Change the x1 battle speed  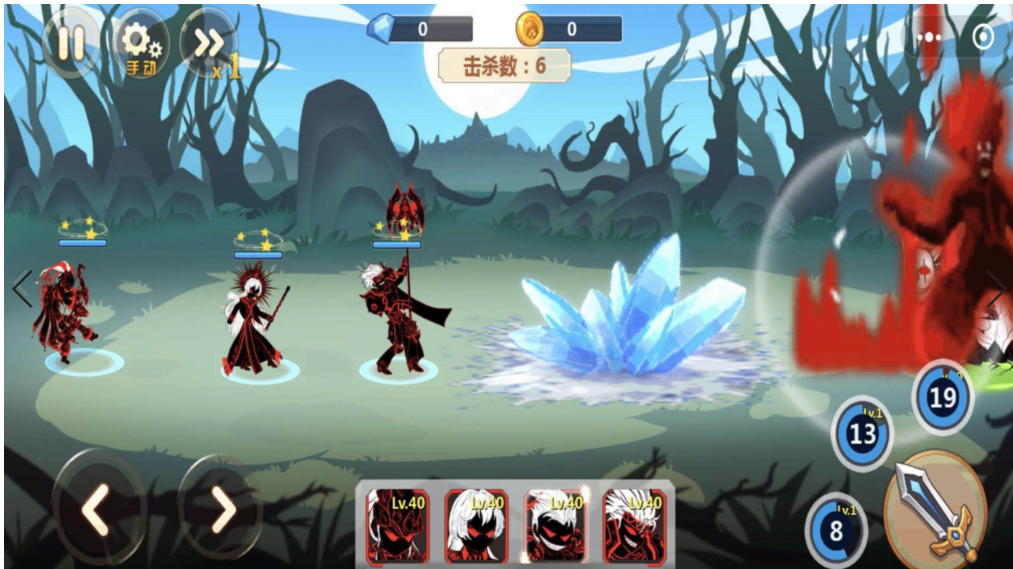210,45
